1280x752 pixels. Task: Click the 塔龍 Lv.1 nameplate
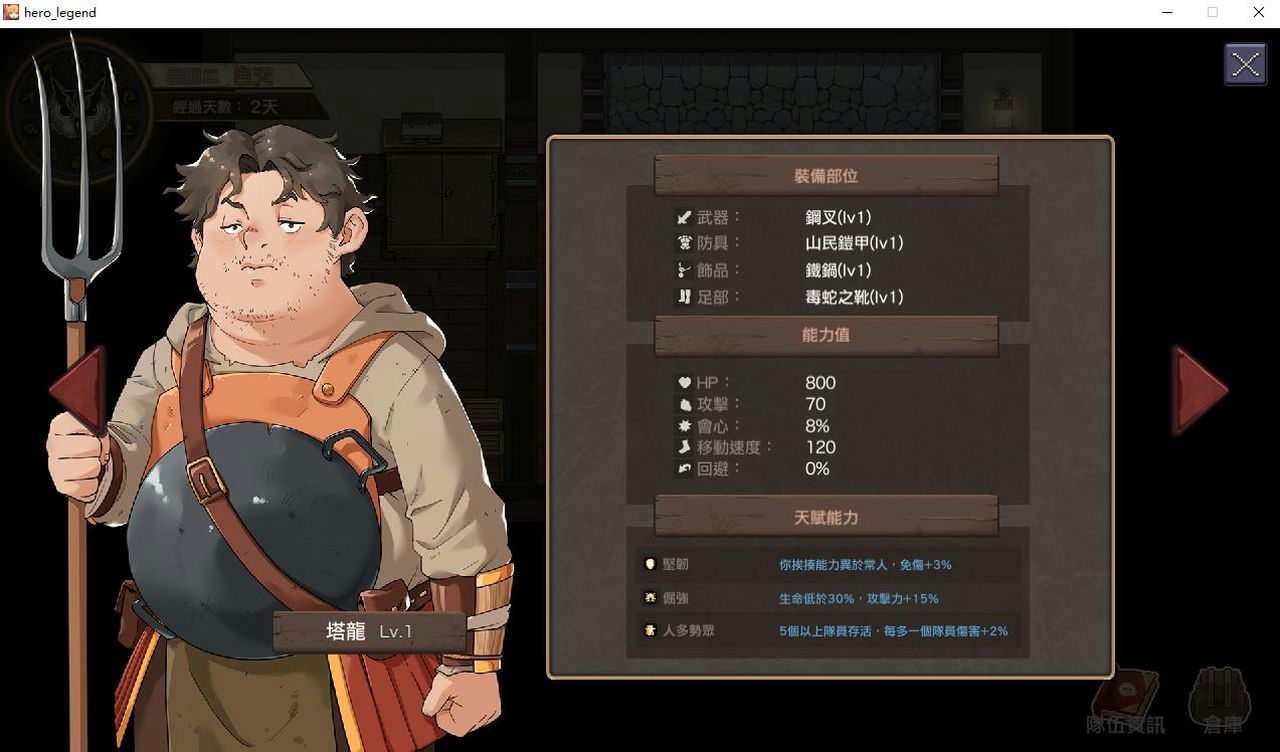[x=369, y=631]
